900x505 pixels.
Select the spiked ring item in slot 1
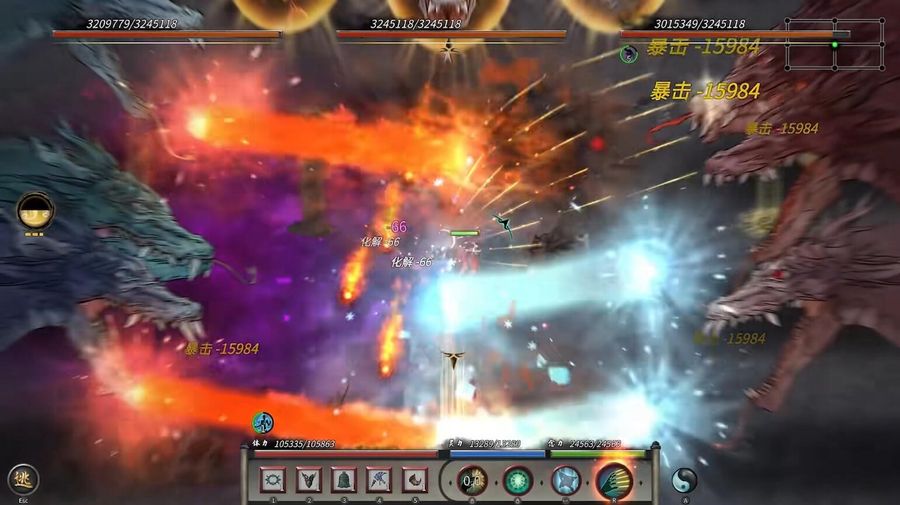271,480
